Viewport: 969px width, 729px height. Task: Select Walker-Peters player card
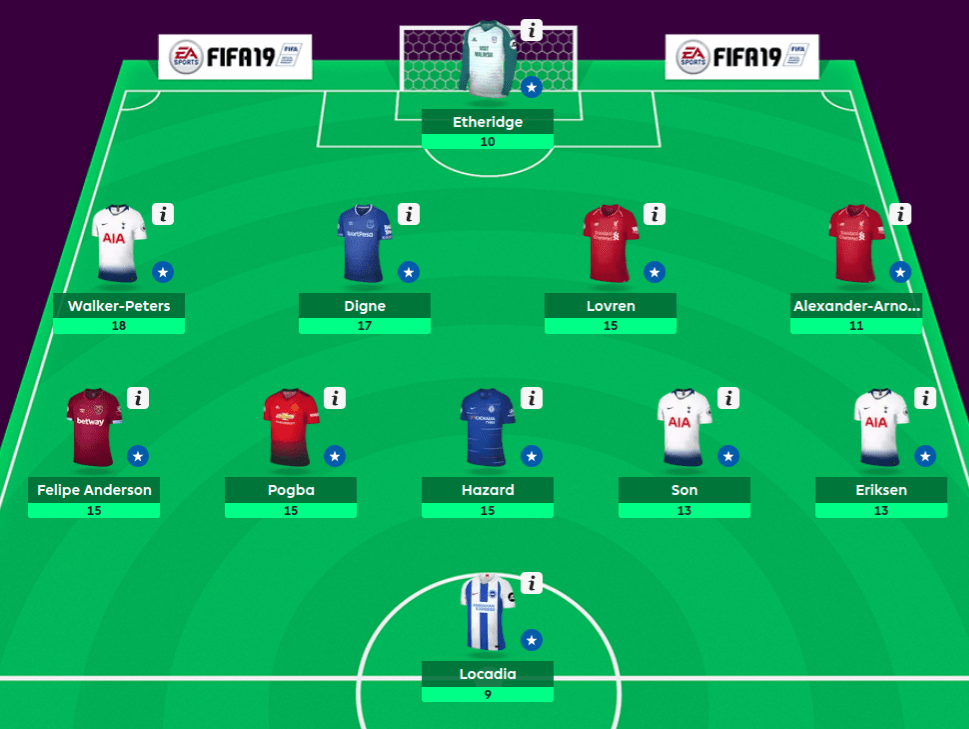[x=118, y=245]
